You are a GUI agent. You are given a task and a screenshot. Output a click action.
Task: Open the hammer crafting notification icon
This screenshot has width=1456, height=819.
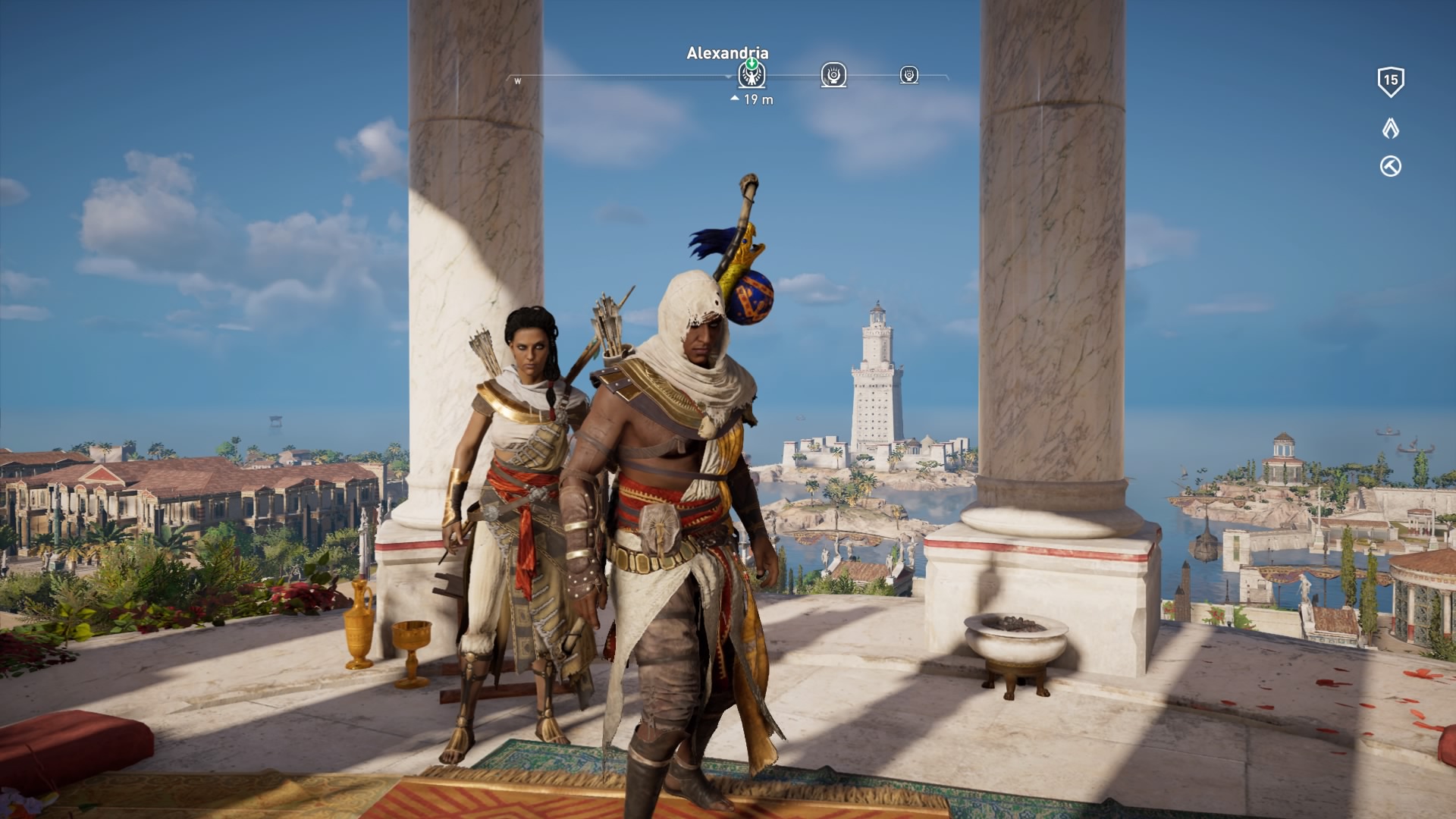(1390, 167)
